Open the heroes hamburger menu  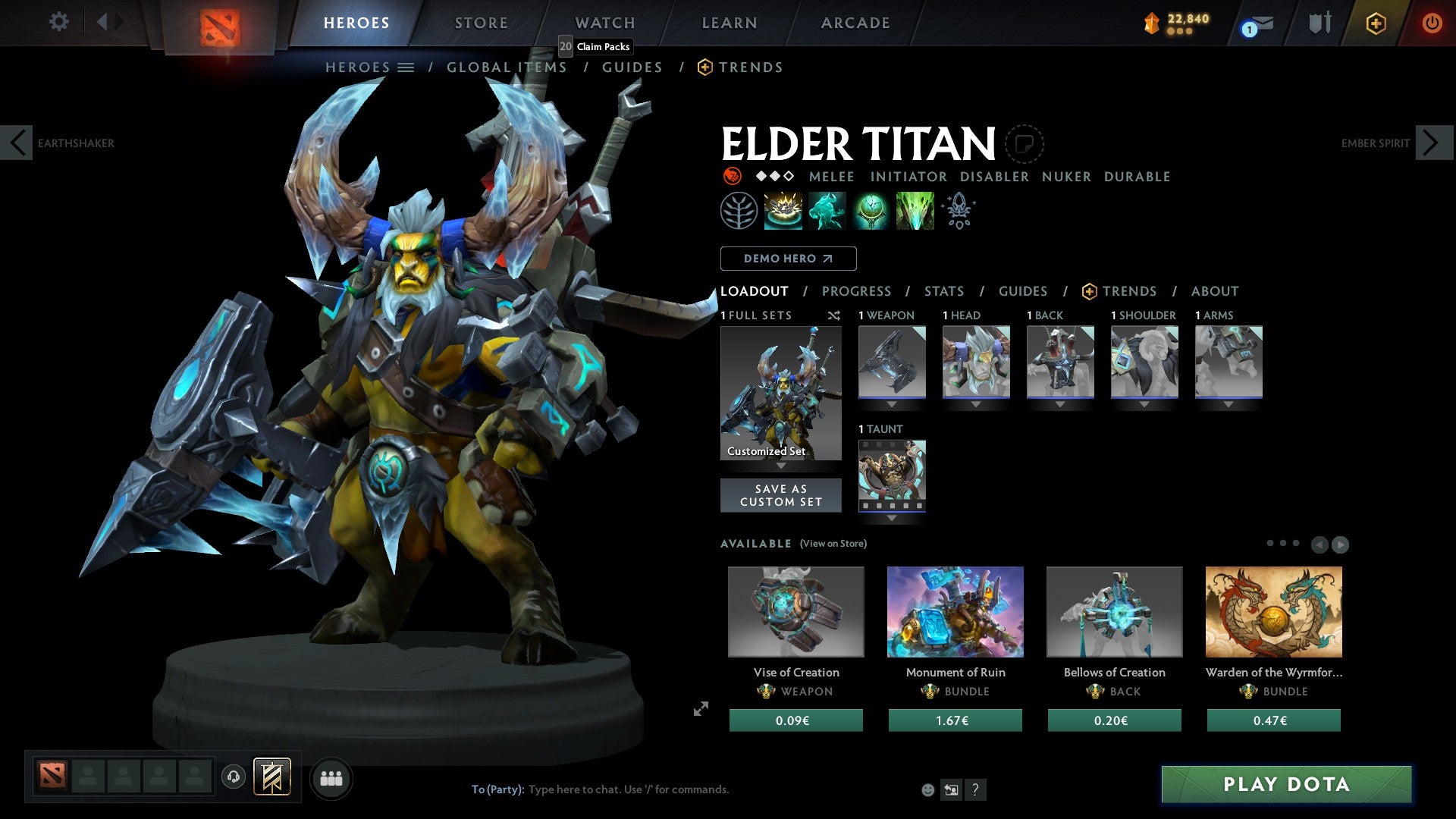point(406,67)
